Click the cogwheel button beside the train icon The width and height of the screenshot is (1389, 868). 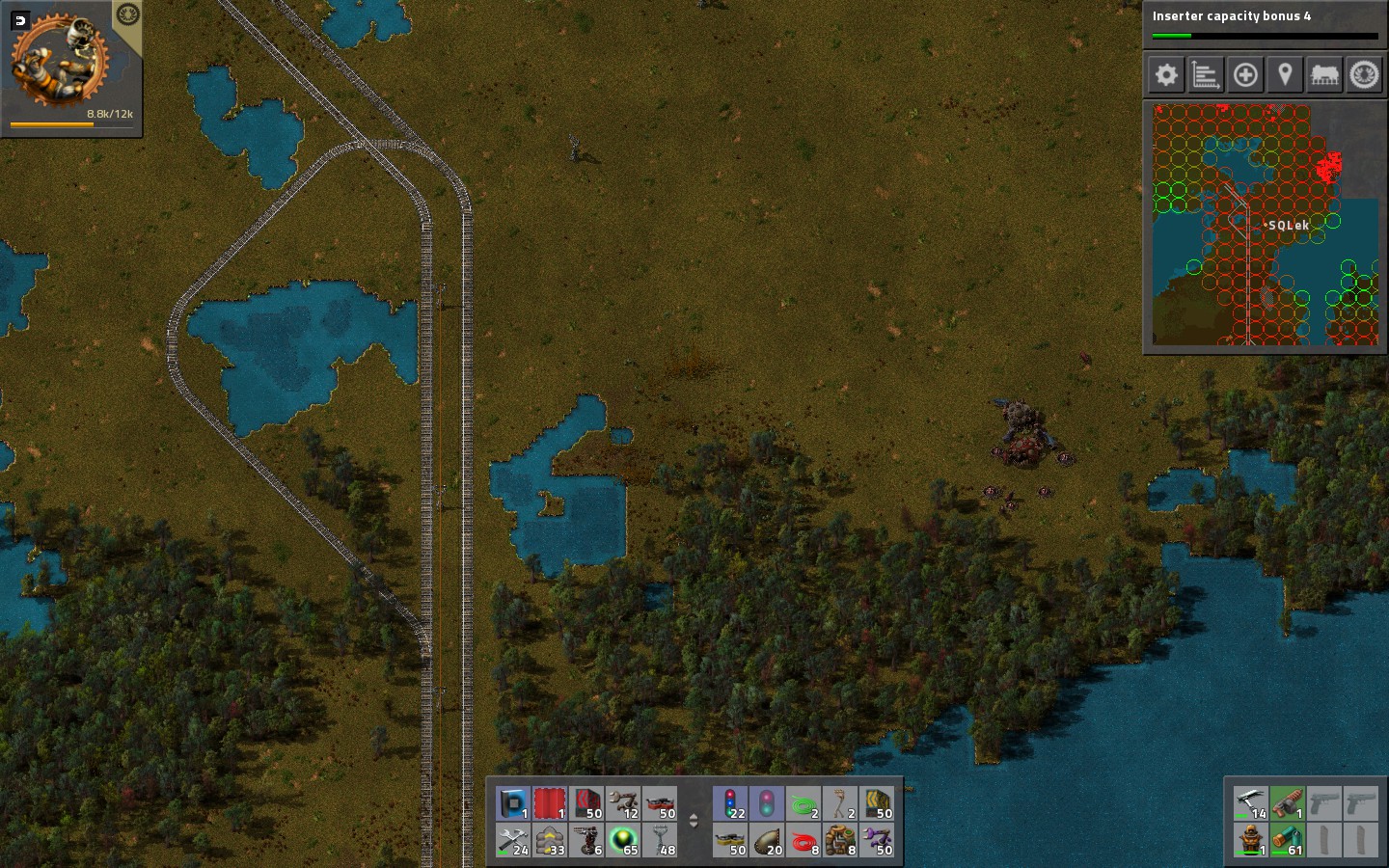click(x=1364, y=74)
